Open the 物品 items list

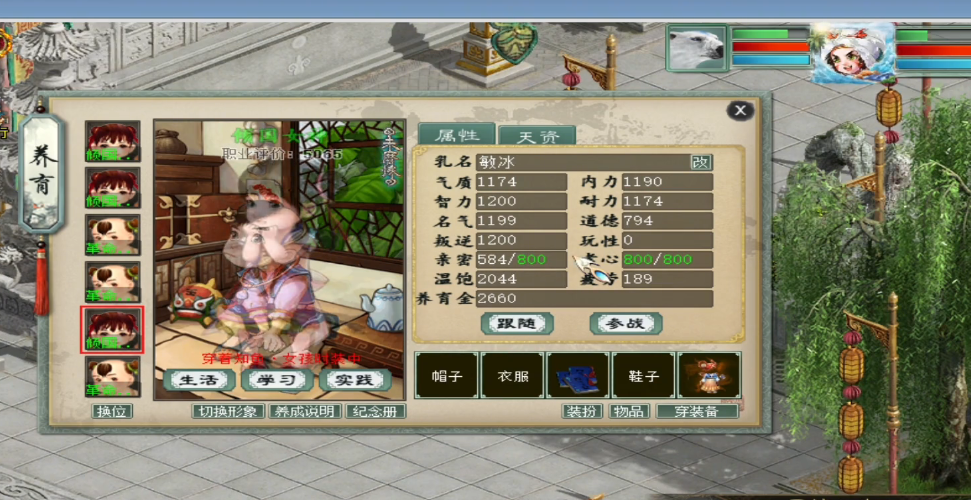630,411
